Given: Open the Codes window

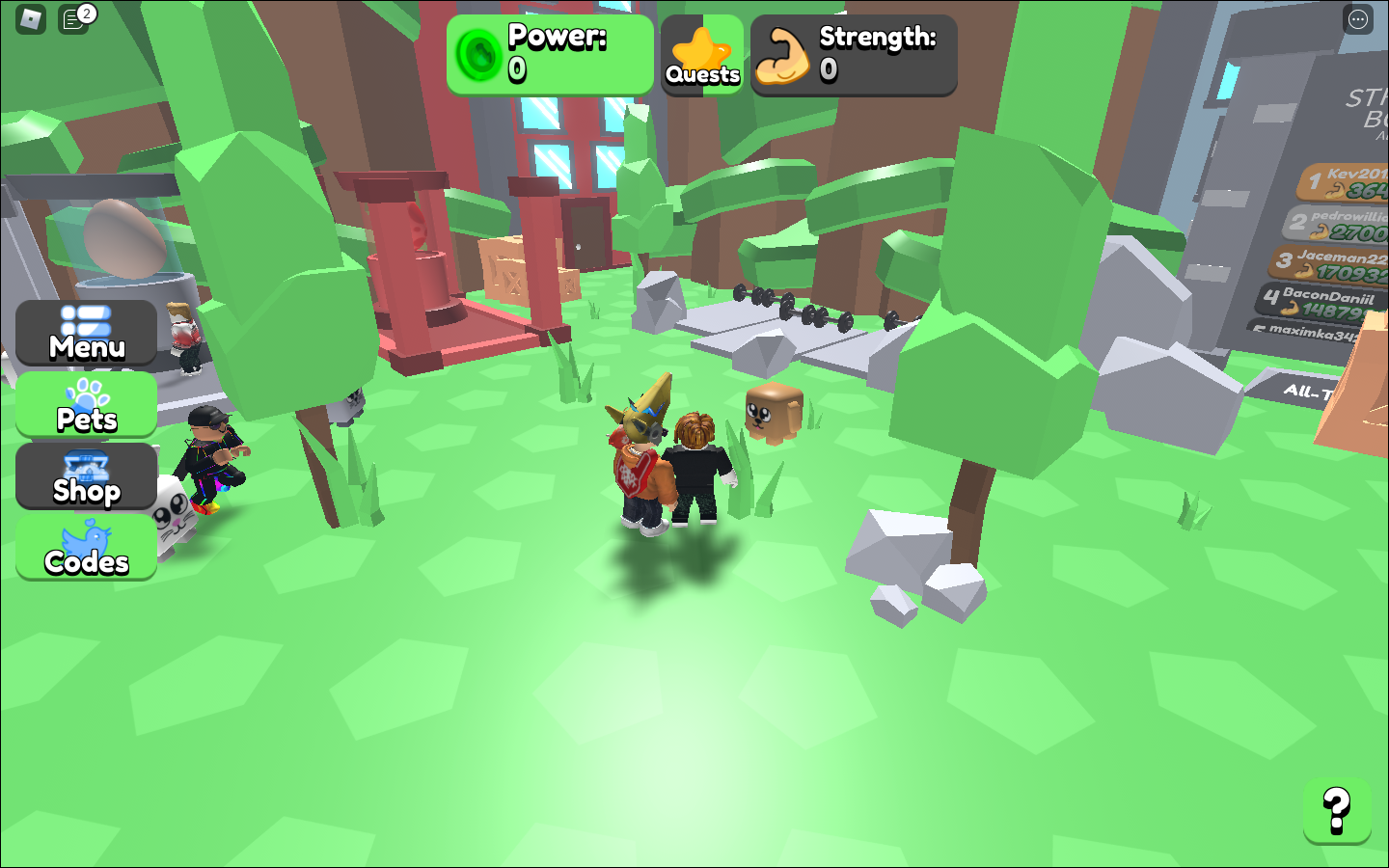Looking at the screenshot, I should (x=86, y=548).
